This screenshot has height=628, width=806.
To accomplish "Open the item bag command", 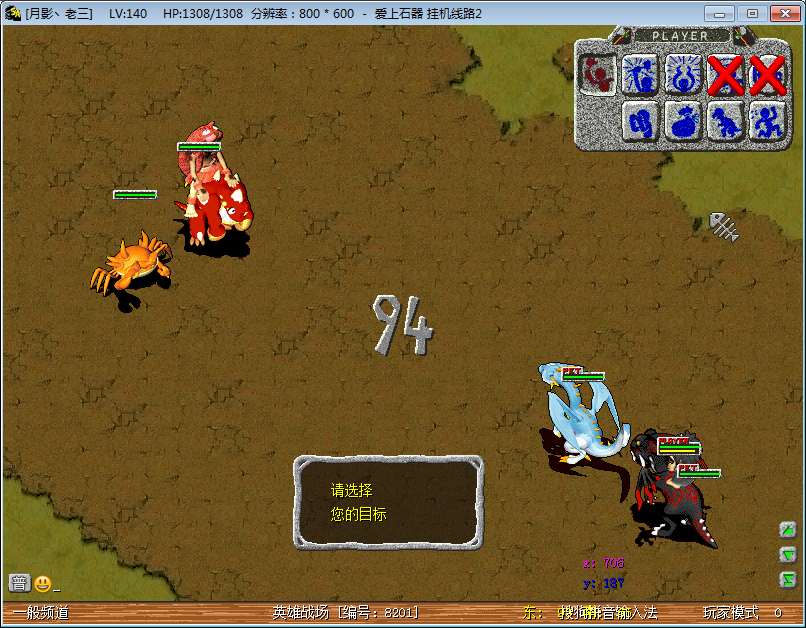I will click(683, 121).
